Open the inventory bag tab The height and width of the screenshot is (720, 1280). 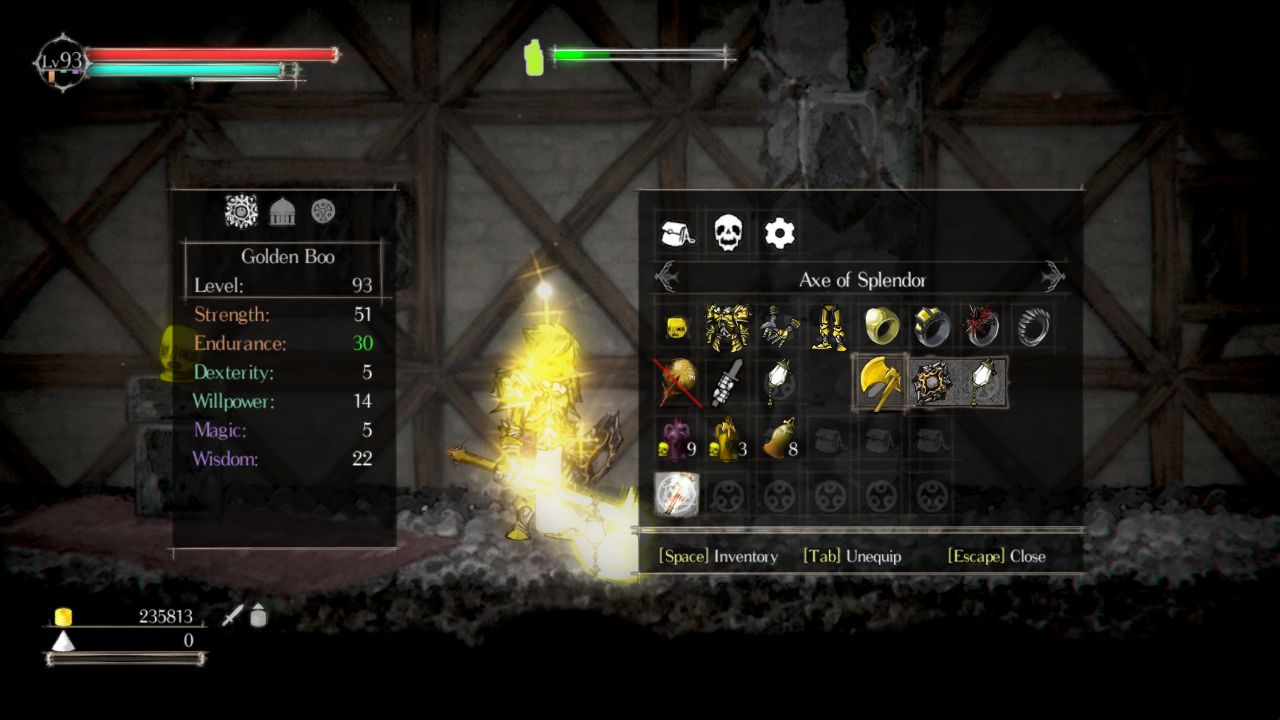point(677,232)
